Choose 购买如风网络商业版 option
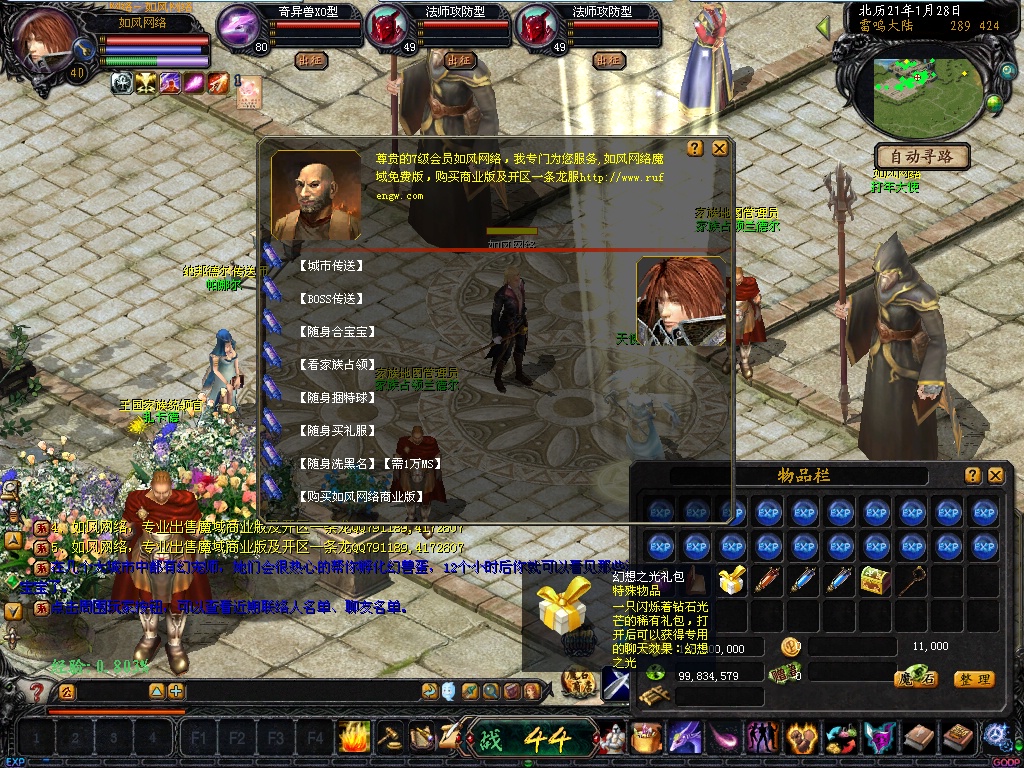Image resolution: width=1024 pixels, height=768 pixels. pos(360,497)
